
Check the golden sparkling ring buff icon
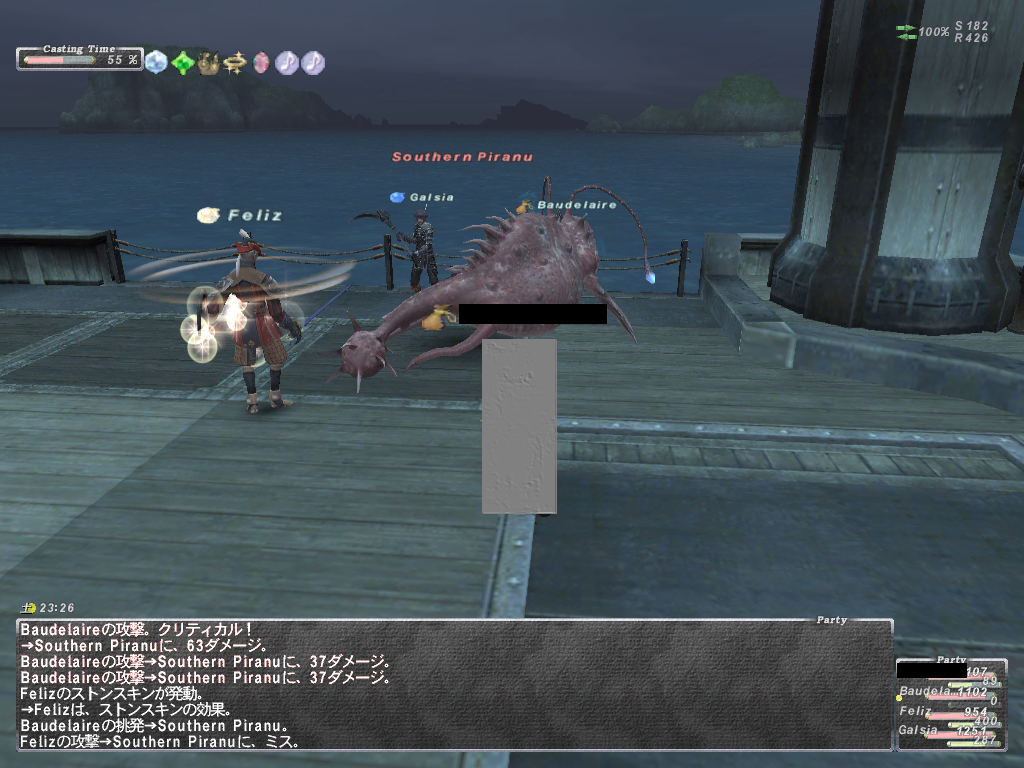[x=235, y=62]
